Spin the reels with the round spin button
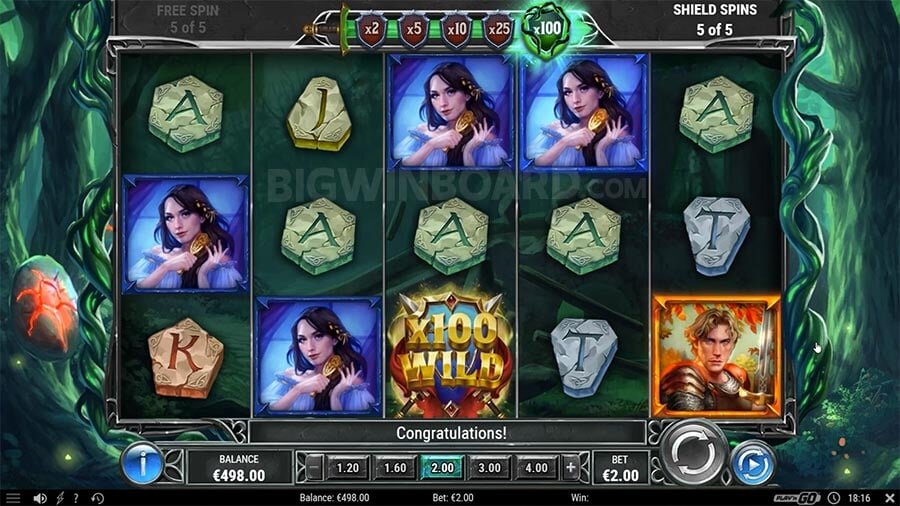The height and width of the screenshot is (506, 900). [x=694, y=453]
